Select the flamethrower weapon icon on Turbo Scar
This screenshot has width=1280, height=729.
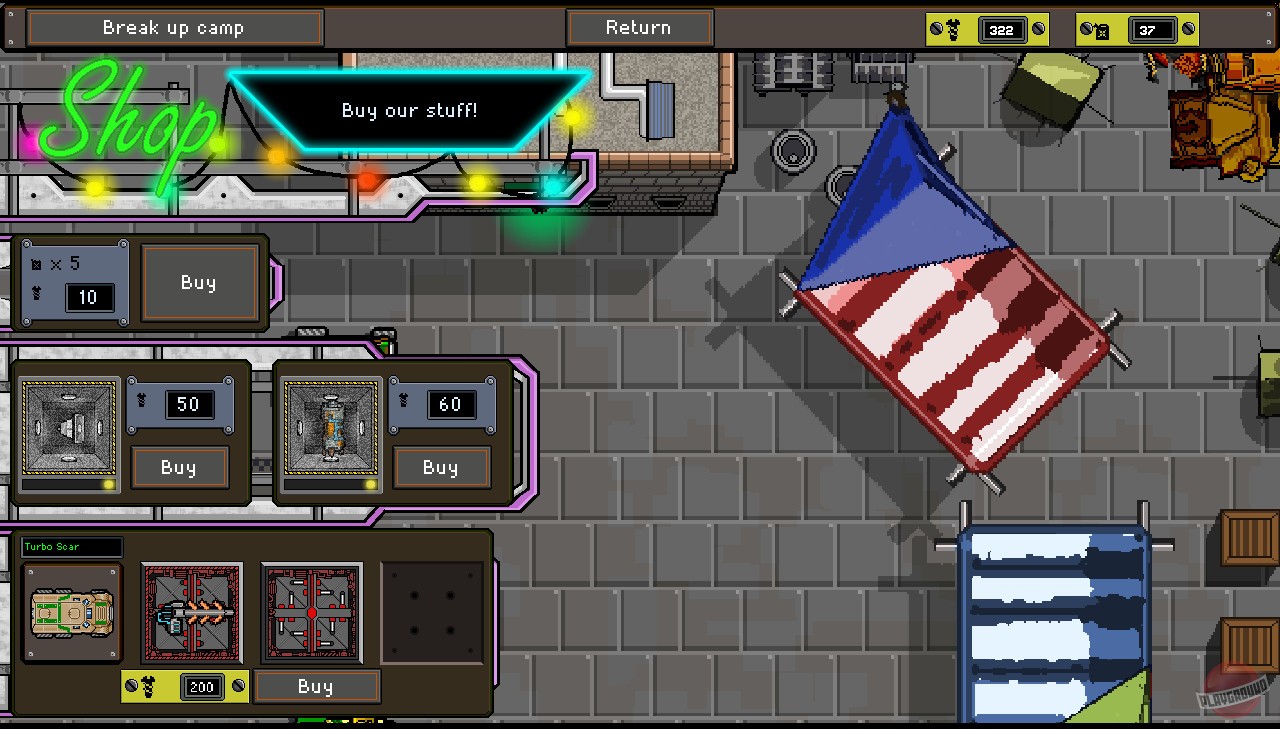pyautogui.click(x=191, y=611)
